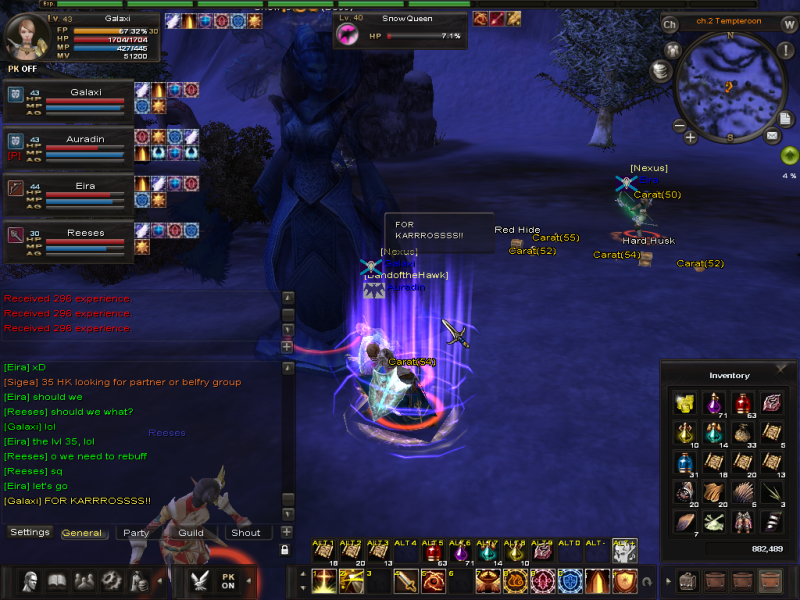Viewport: 800px width, 600px height.
Task: Click the green up-arrow button
Action: (789, 156)
